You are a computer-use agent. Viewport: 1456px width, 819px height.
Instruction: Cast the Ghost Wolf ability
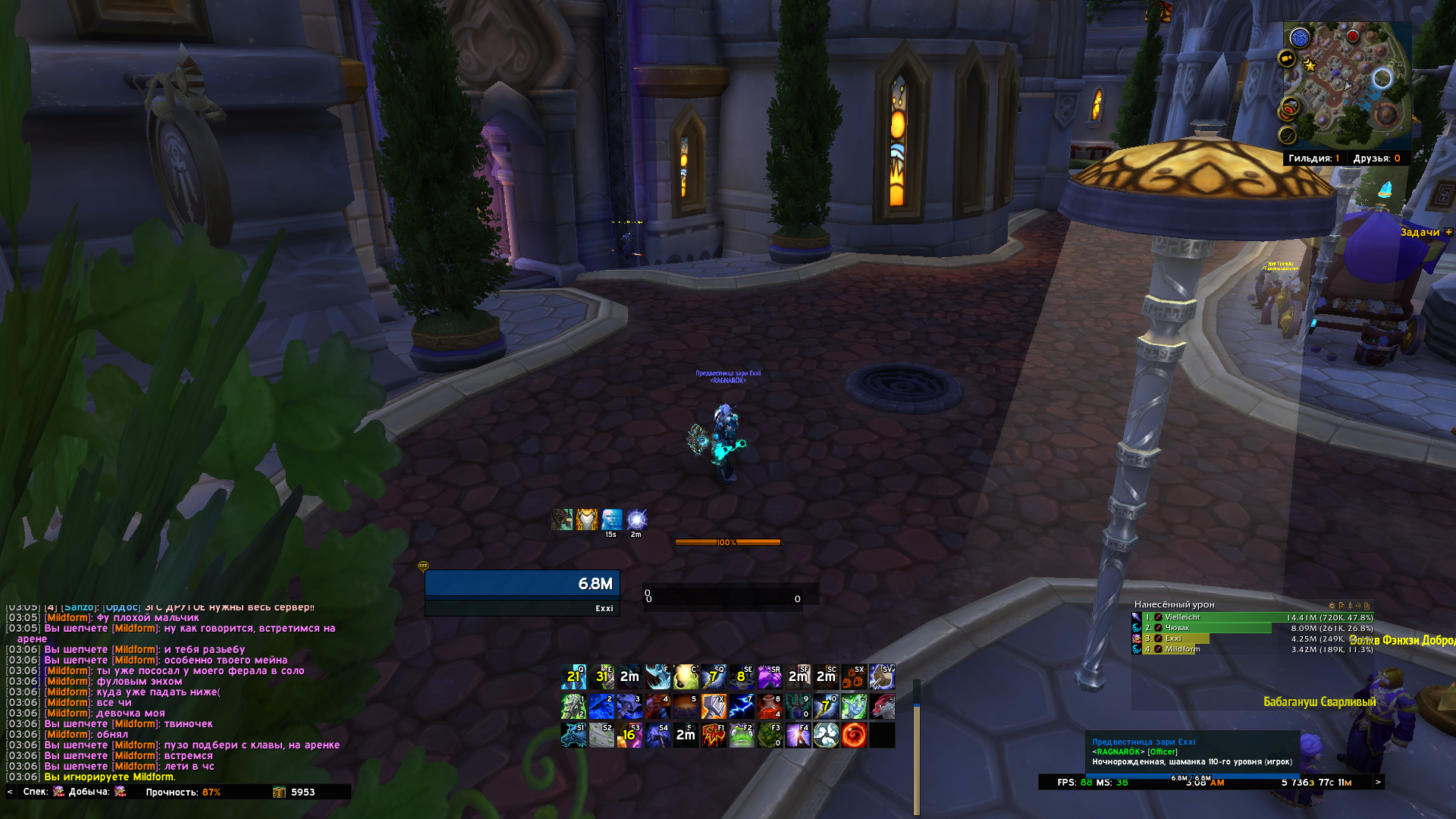[574, 735]
